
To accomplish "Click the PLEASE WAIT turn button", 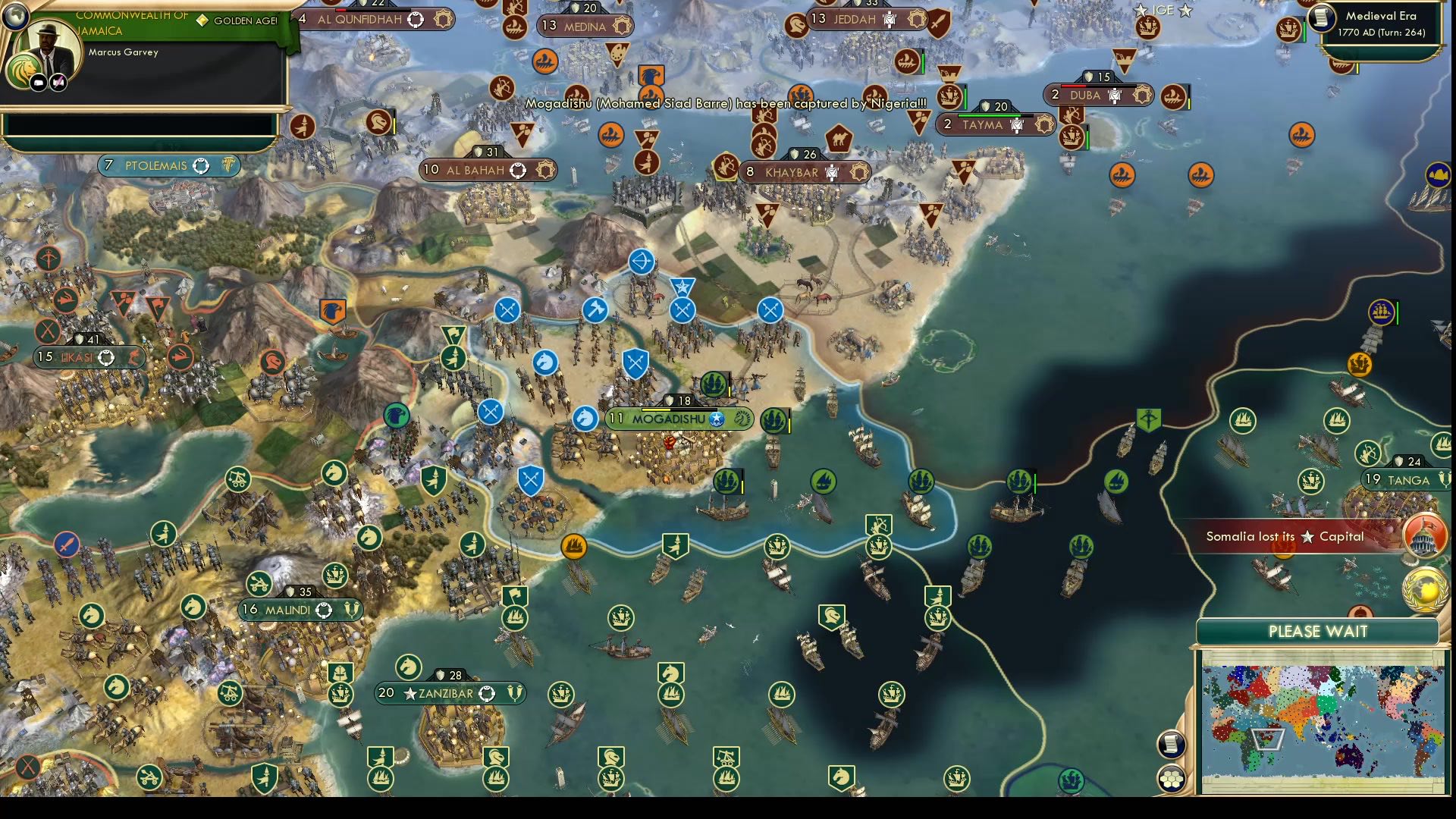I will coord(1319,631).
